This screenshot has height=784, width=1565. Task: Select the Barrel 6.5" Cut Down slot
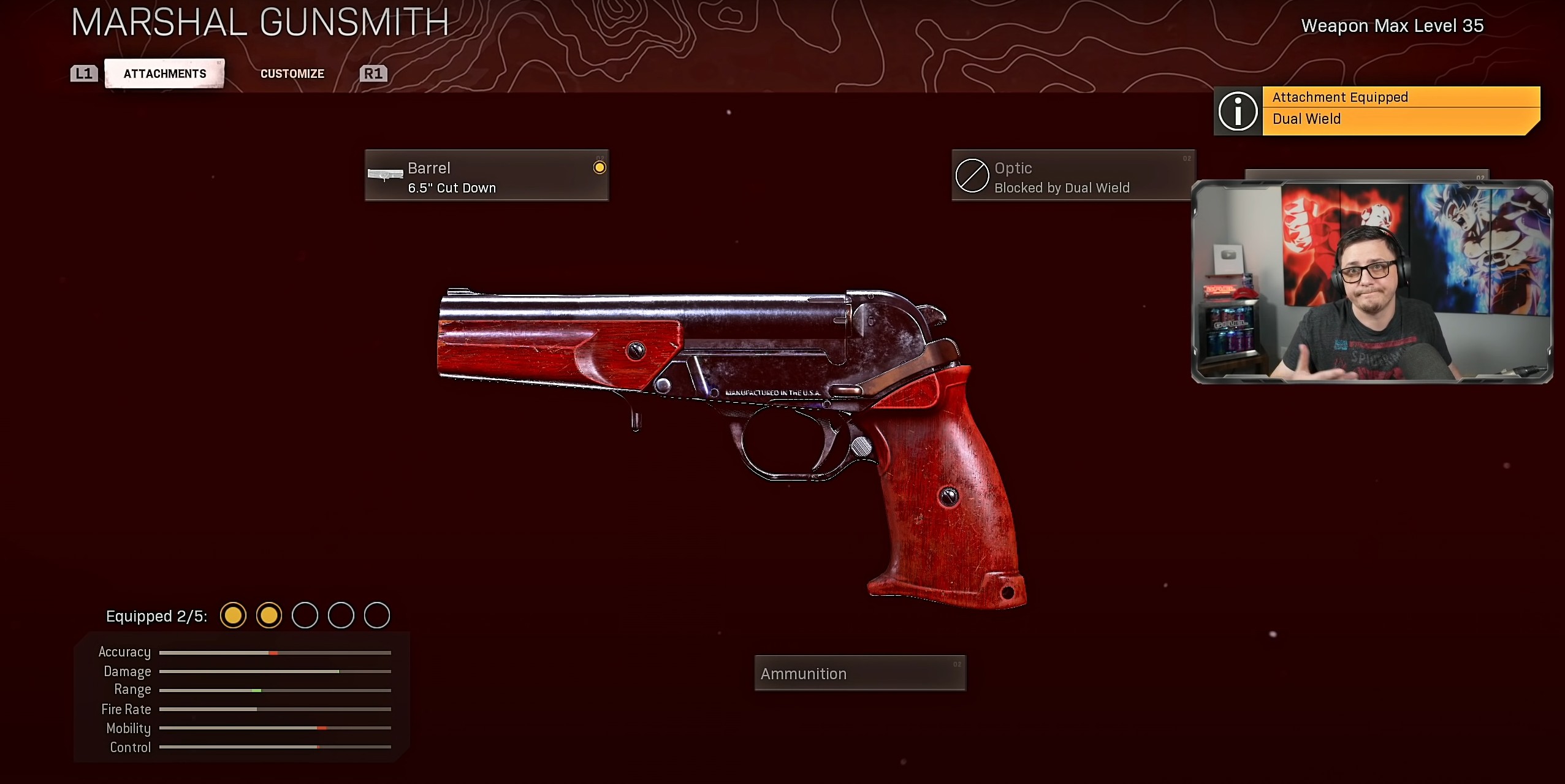(487, 176)
